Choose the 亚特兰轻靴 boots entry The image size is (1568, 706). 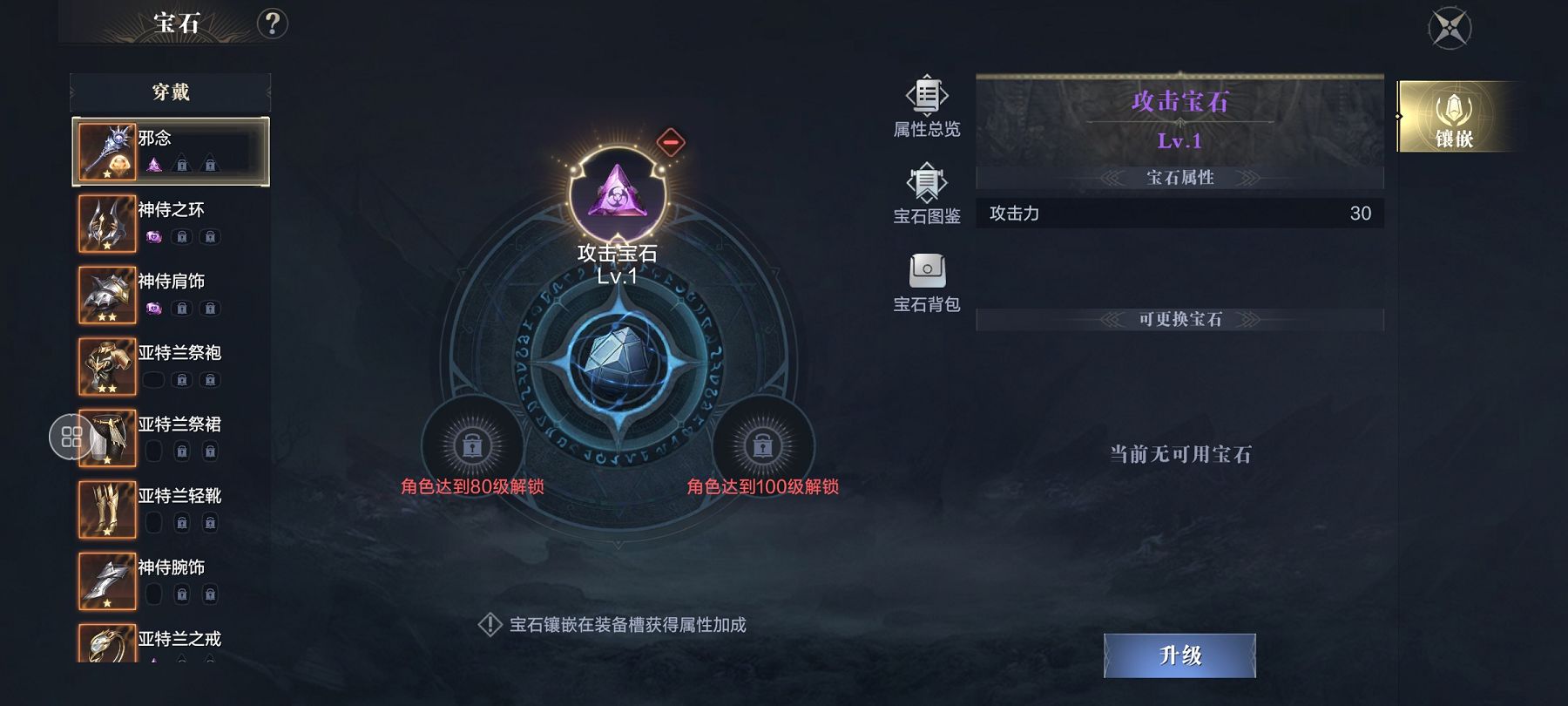click(x=171, y=509)
